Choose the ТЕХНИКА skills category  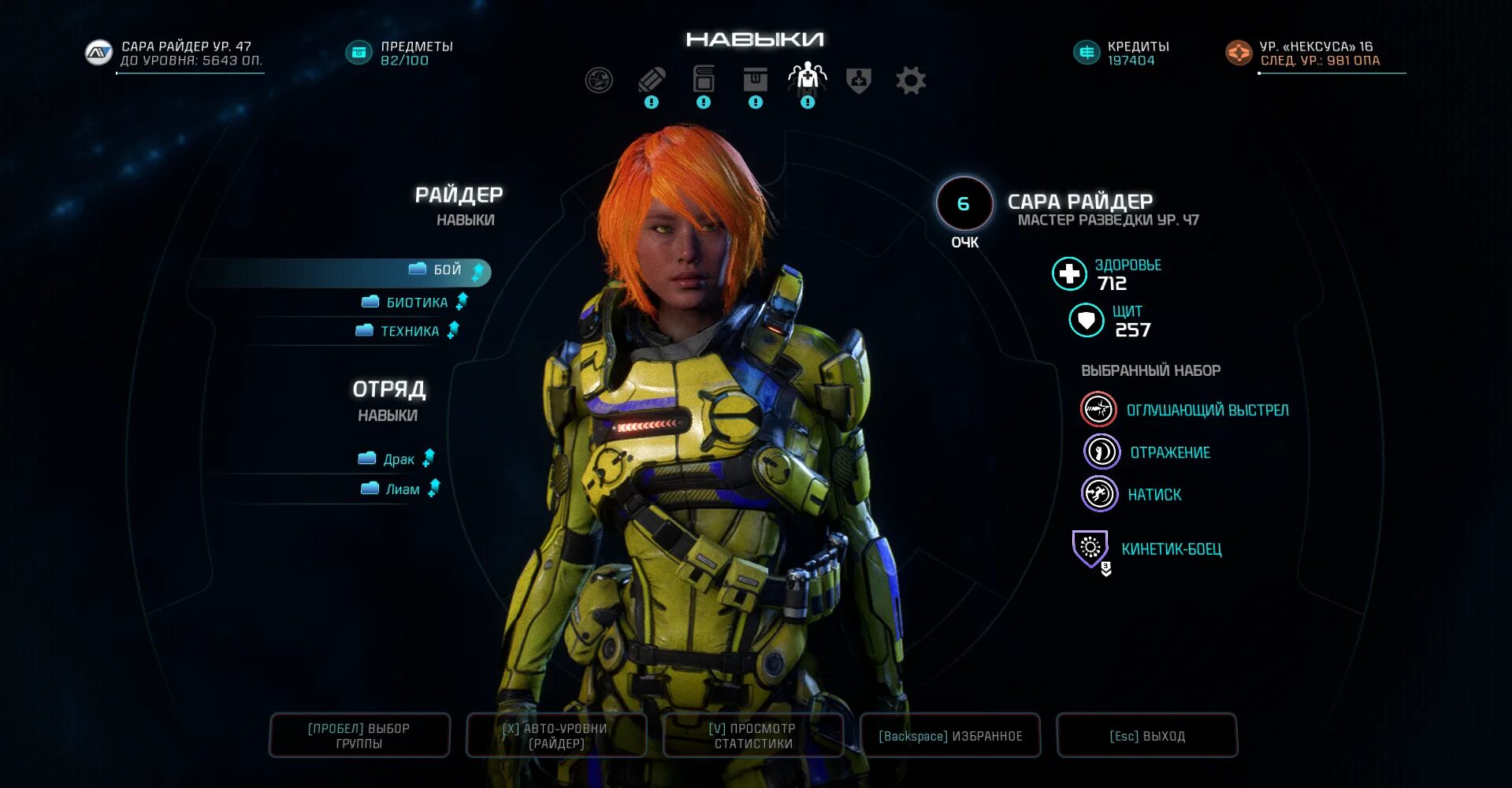coord(409,332)
